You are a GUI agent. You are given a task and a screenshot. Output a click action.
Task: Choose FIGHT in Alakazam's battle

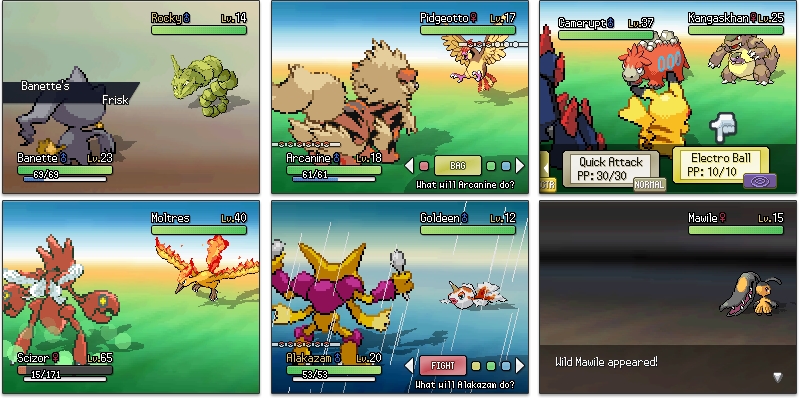442,365
